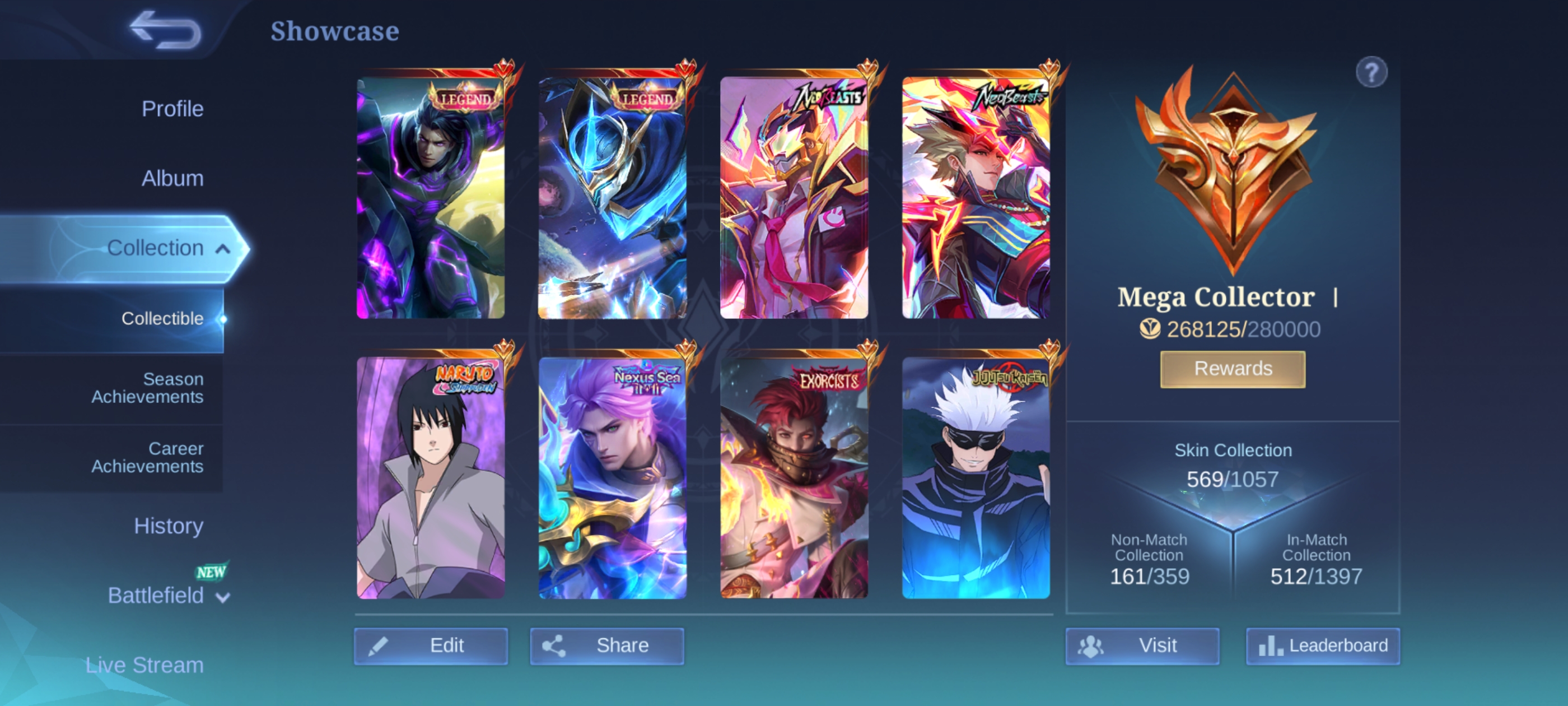Choose the Exorcists skin card
Viewport: 1568px width, 706px height.
coord(794,477)
